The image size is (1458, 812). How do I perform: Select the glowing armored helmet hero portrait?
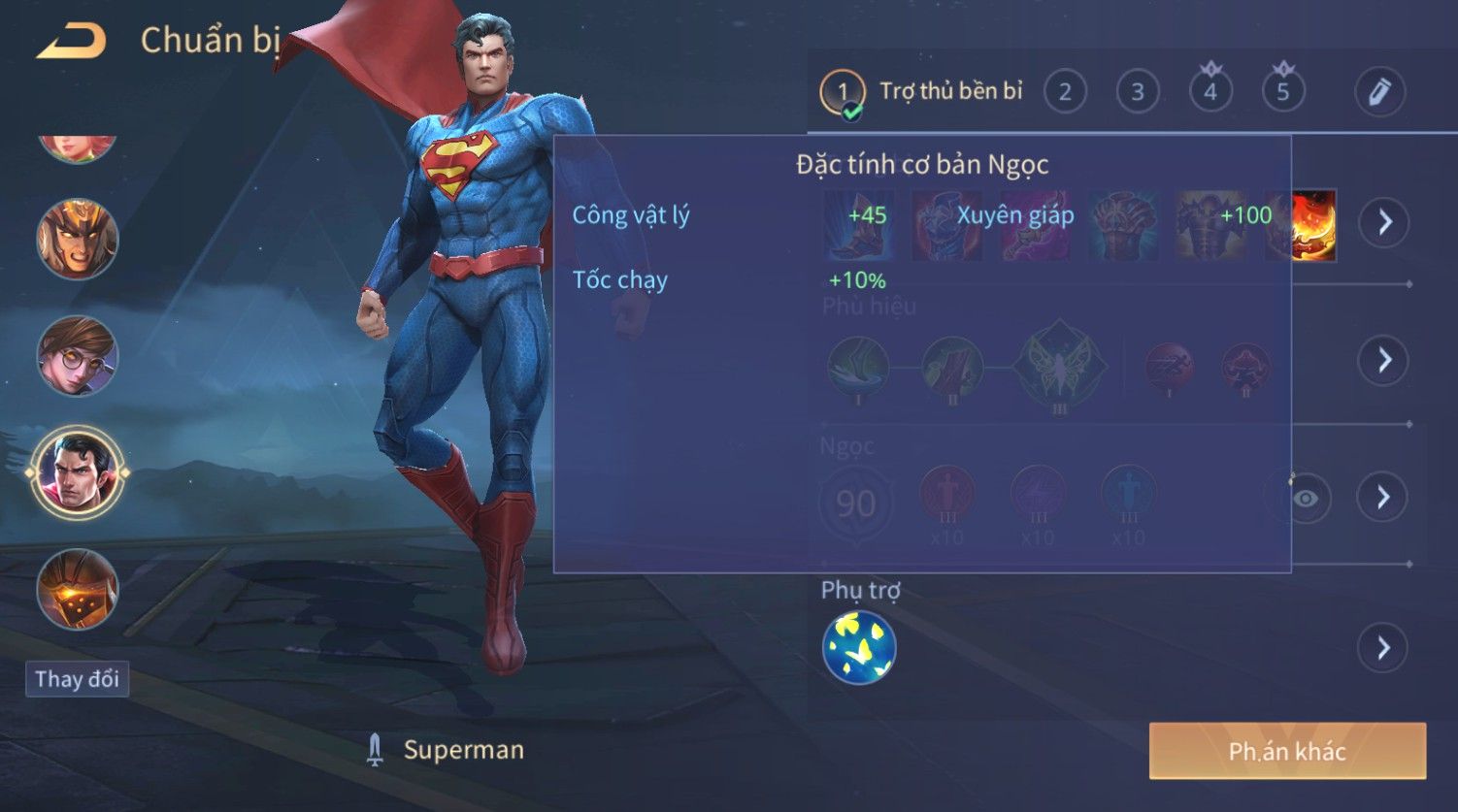[77, 589]
